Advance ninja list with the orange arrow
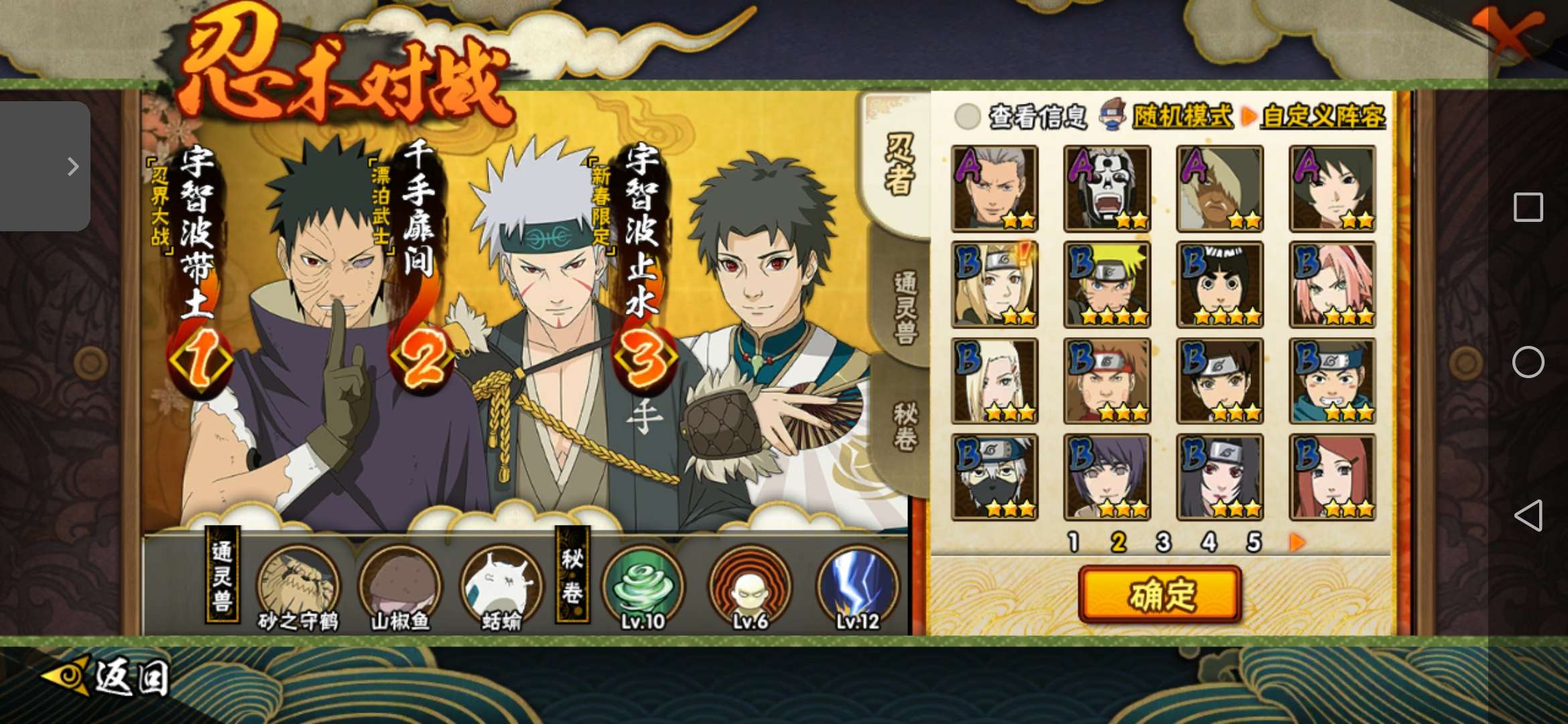The height and width of the screenshot is (724, 1568). pos(1297,542)
